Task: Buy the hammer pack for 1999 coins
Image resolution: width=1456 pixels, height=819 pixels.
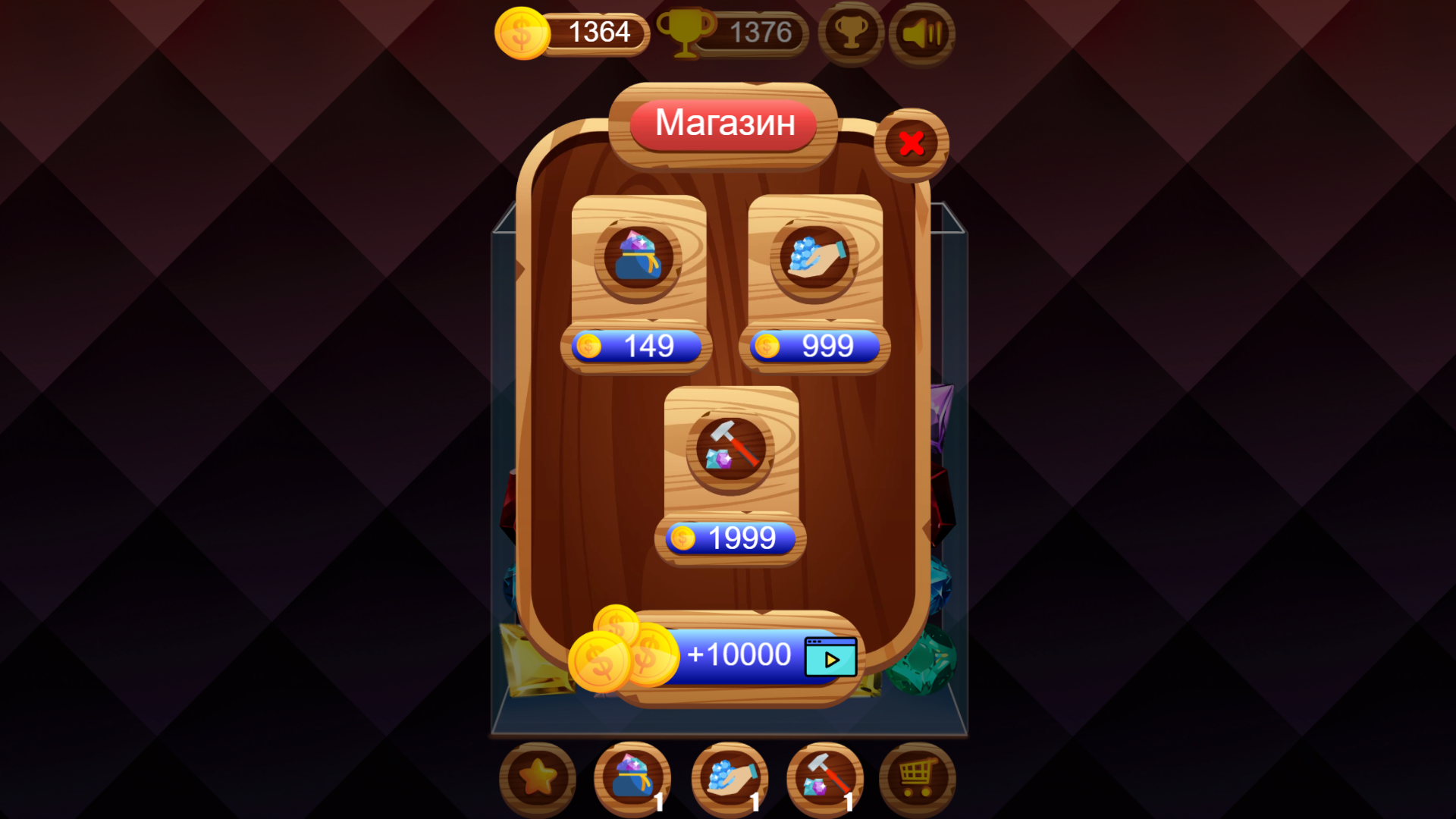Action: pyautogui.click(x=730, y=538)
